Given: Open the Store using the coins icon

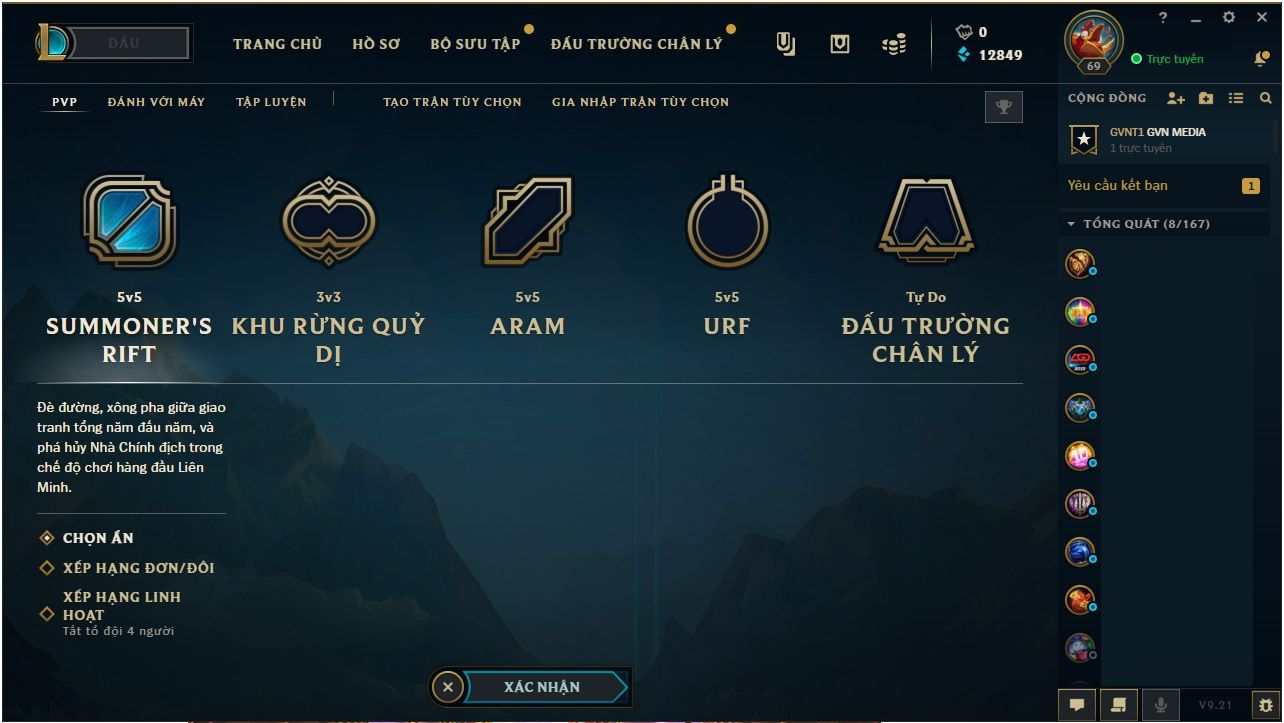Looking at the screenshot, I should (893, 42).
